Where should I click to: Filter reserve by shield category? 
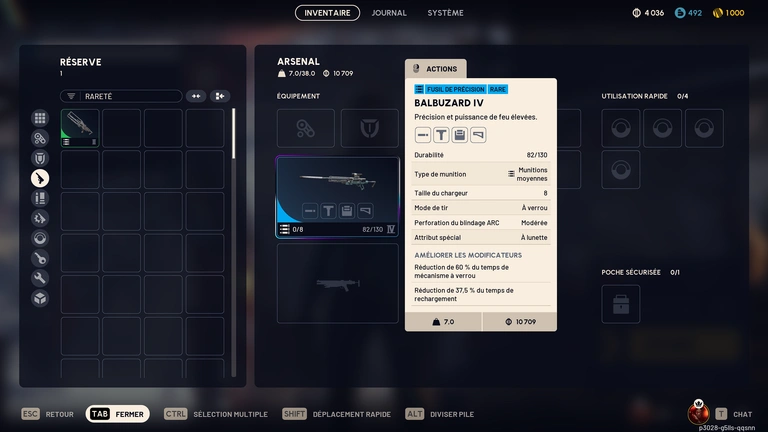(40, 158)
